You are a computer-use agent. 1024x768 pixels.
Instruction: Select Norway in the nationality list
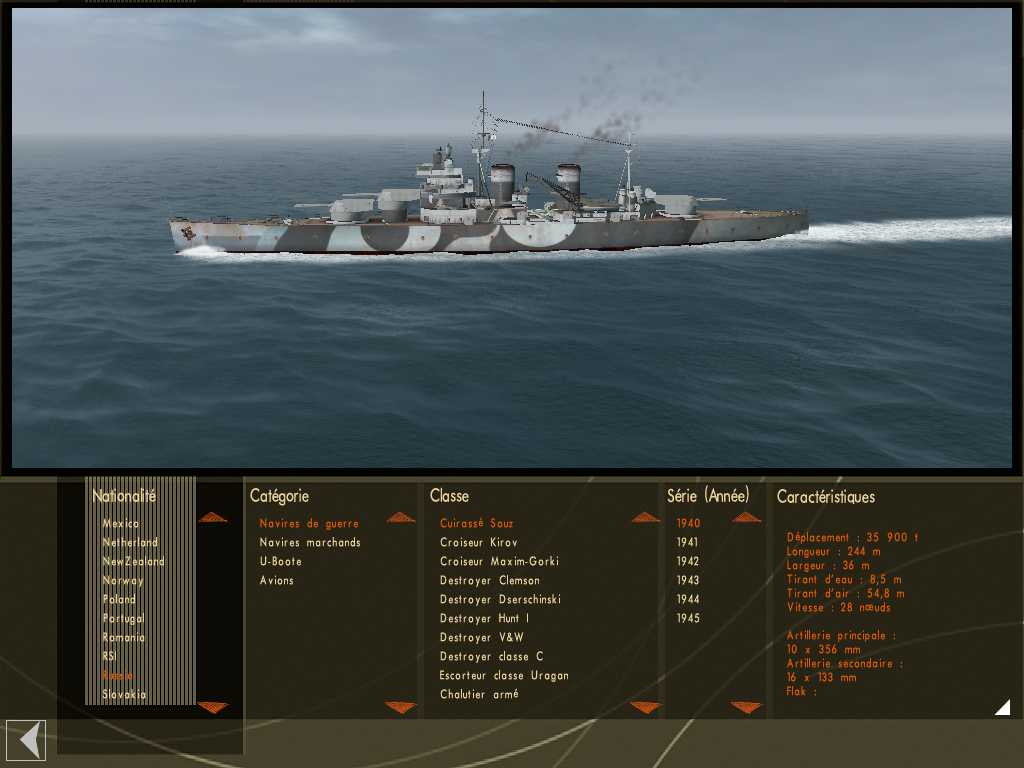[x=123, y=581]
